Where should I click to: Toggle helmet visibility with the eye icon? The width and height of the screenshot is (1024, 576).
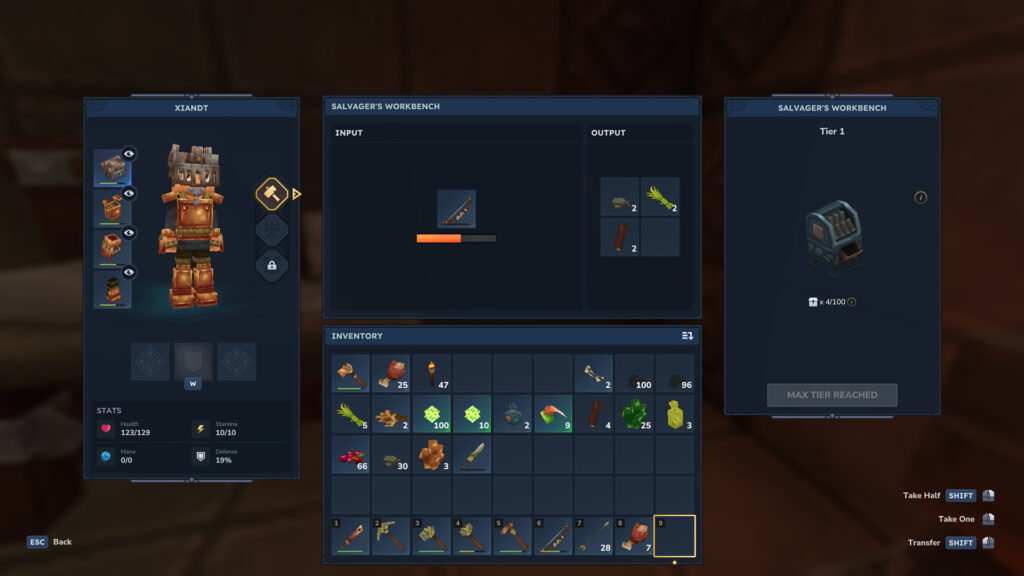(129, 154)
